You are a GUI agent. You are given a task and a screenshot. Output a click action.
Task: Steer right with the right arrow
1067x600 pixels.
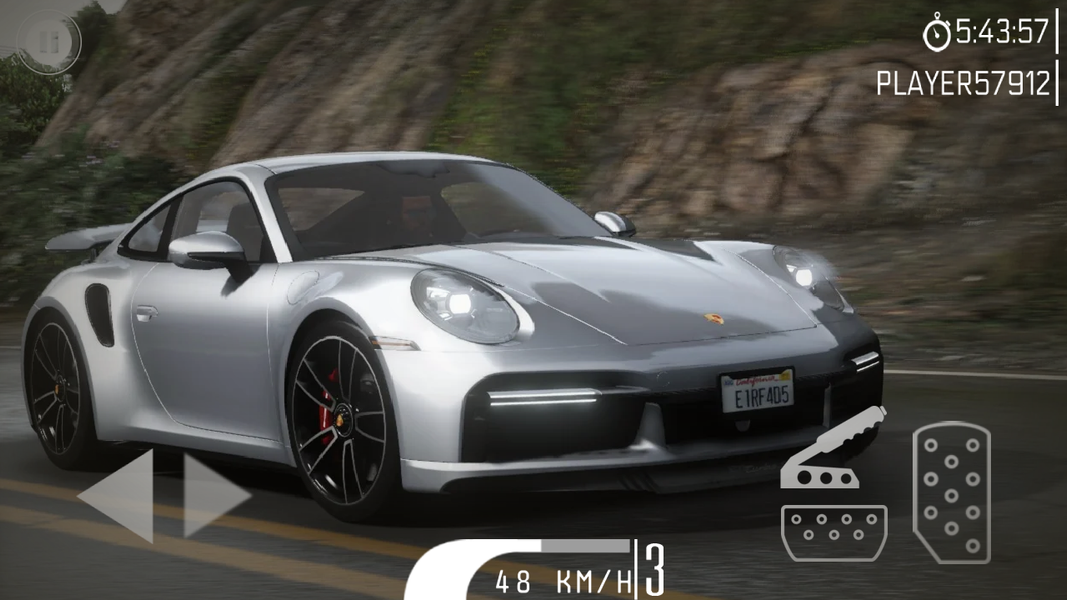tap(213, 496)
